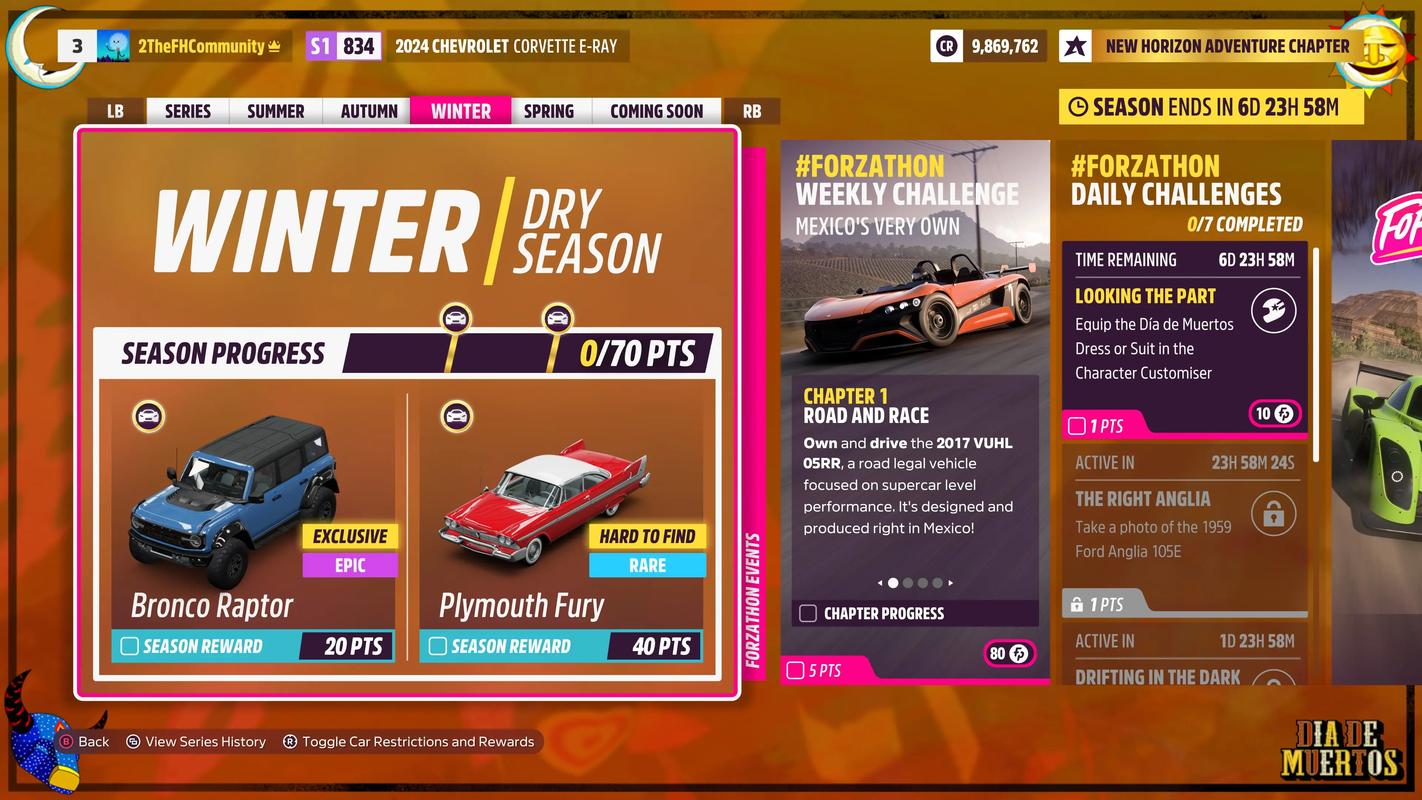Switch to the Series tab
Viewport: 1422px width, 800px height.
[x=188, y=111]
